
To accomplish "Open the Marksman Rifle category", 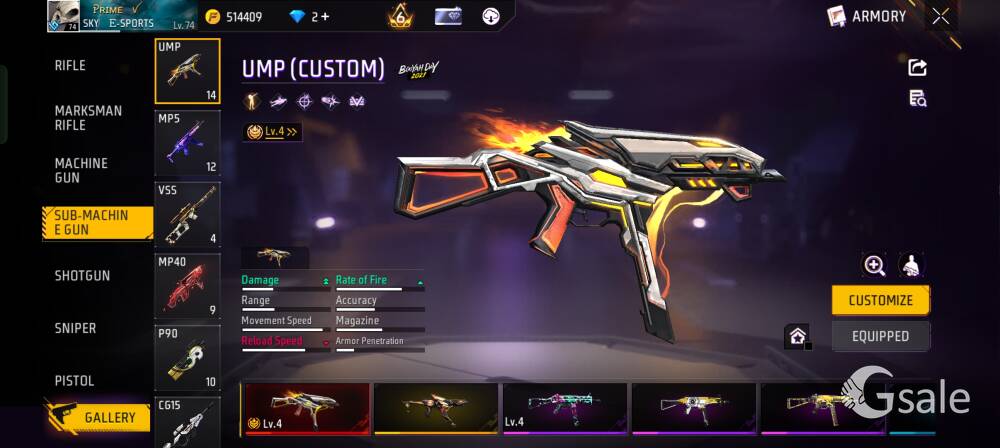I will (x=88, y=118).
